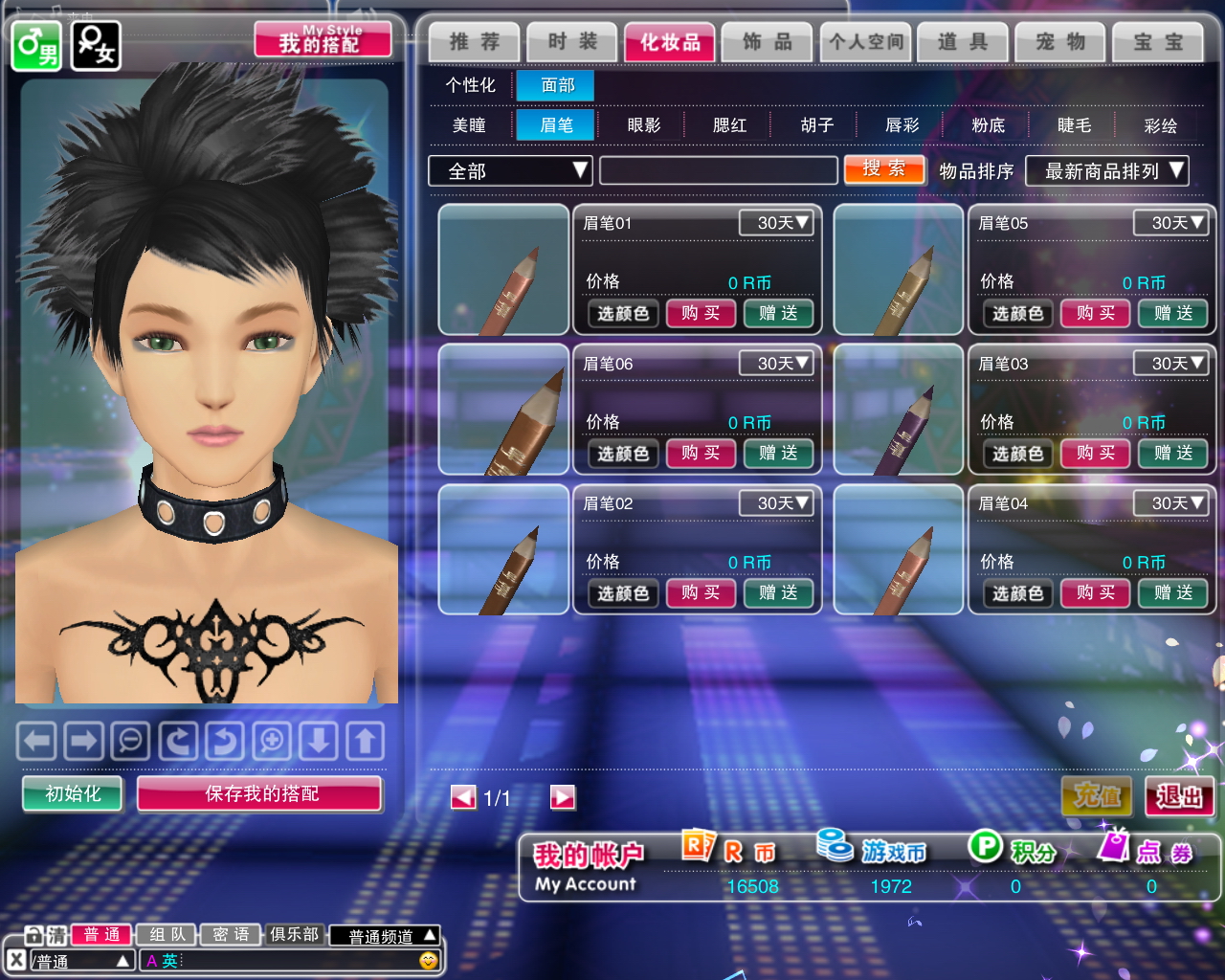Select the 眉笔04 eyebrow pencil thumbnail

point(898,549)
